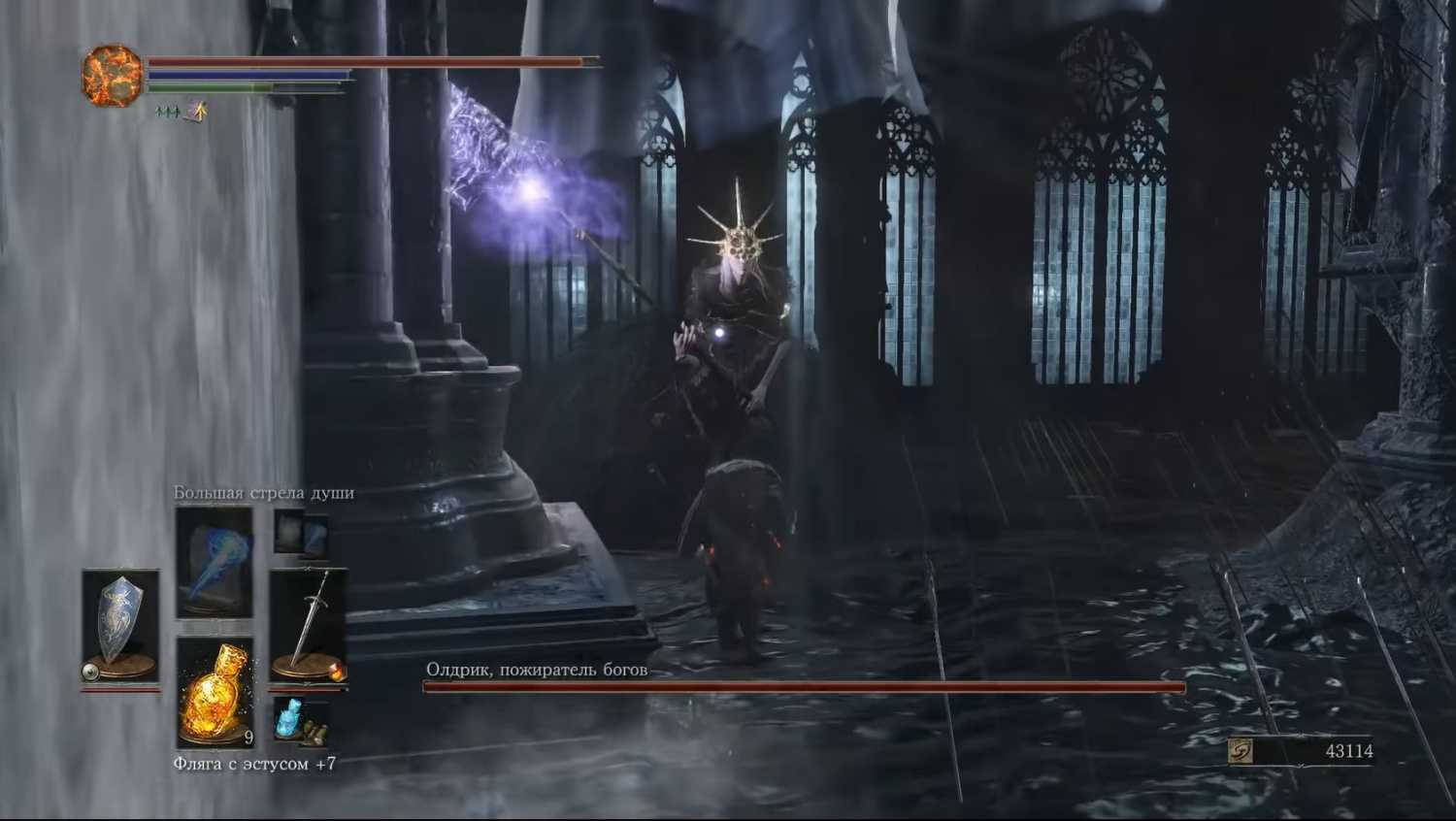Image resolution: width=1456 pixels, height=821 pixels.
Task: Click the fiery ember icon by the health bar
Action: 112,75
